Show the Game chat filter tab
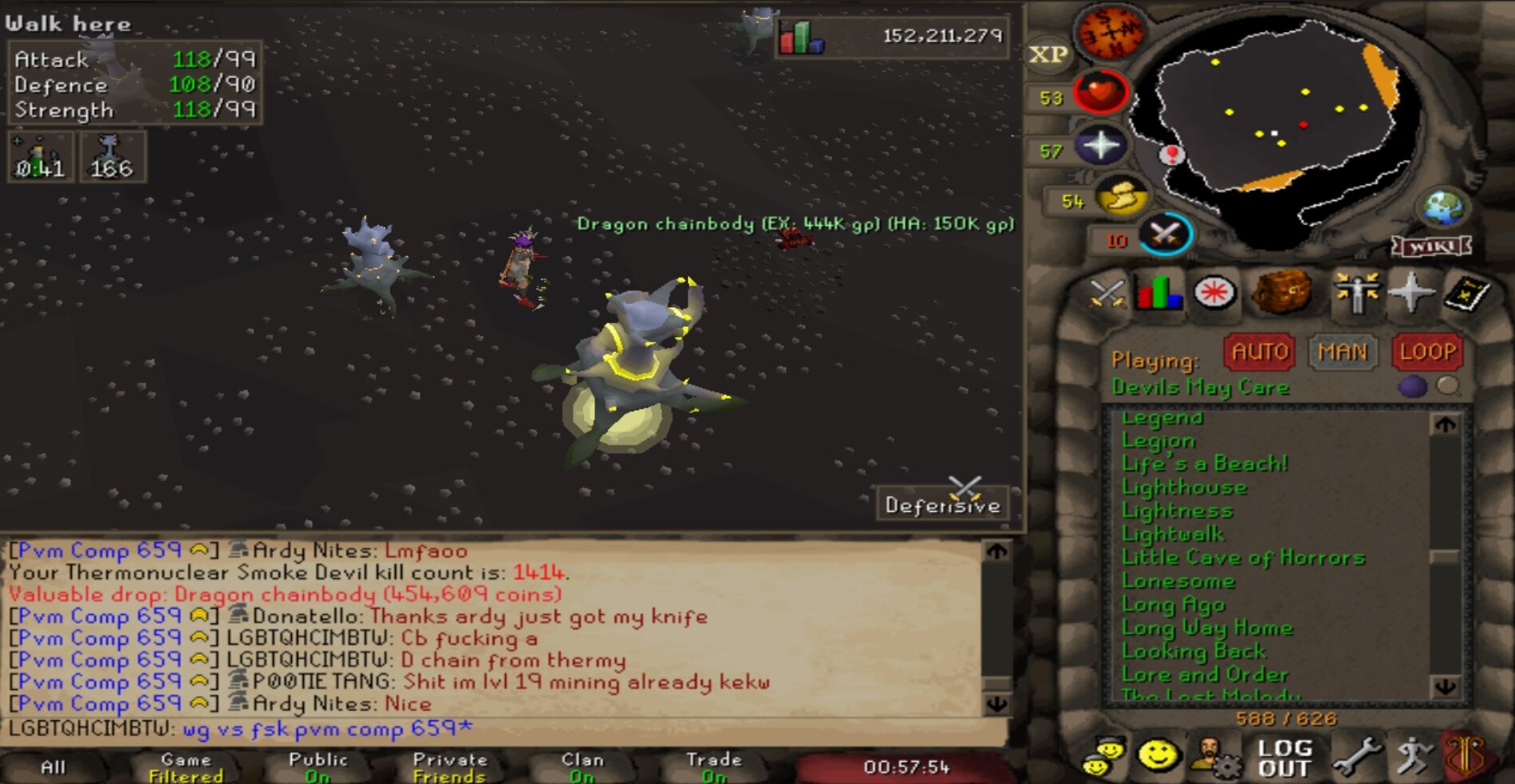This screenshot has height=784, width=1515. point(186,766)
